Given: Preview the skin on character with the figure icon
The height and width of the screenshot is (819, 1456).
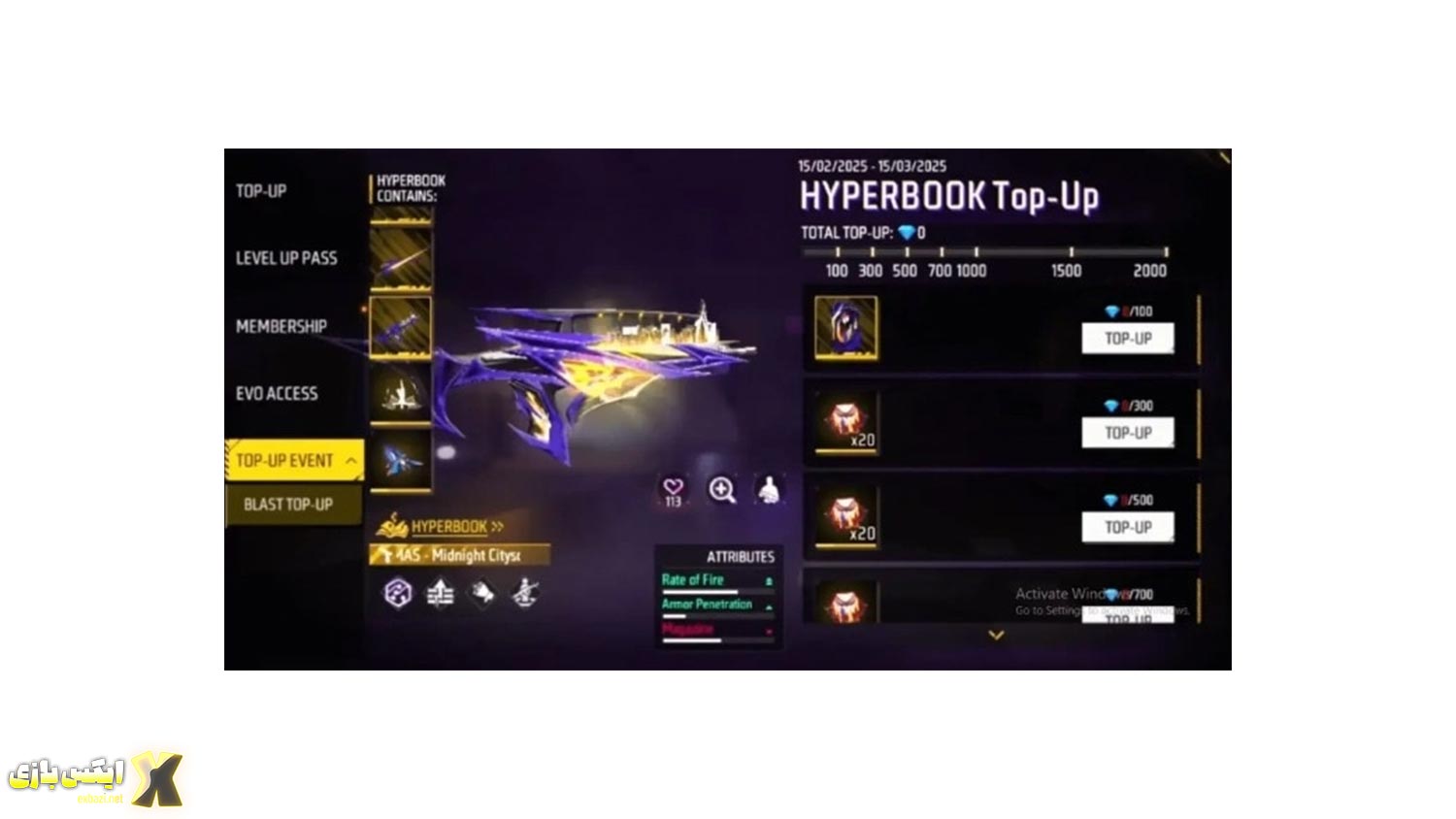Looking at the screenshot, I should (769, 490).
